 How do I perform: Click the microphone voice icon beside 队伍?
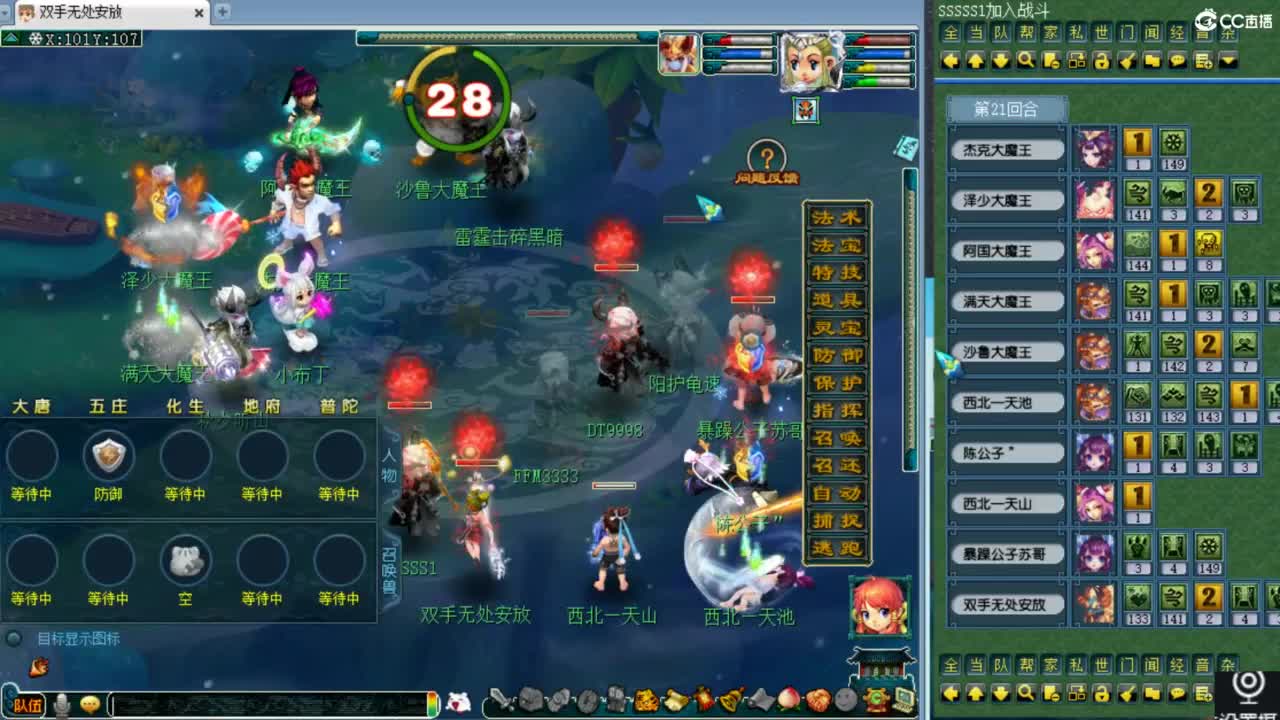pyautogui.click(x=60, y=703)
